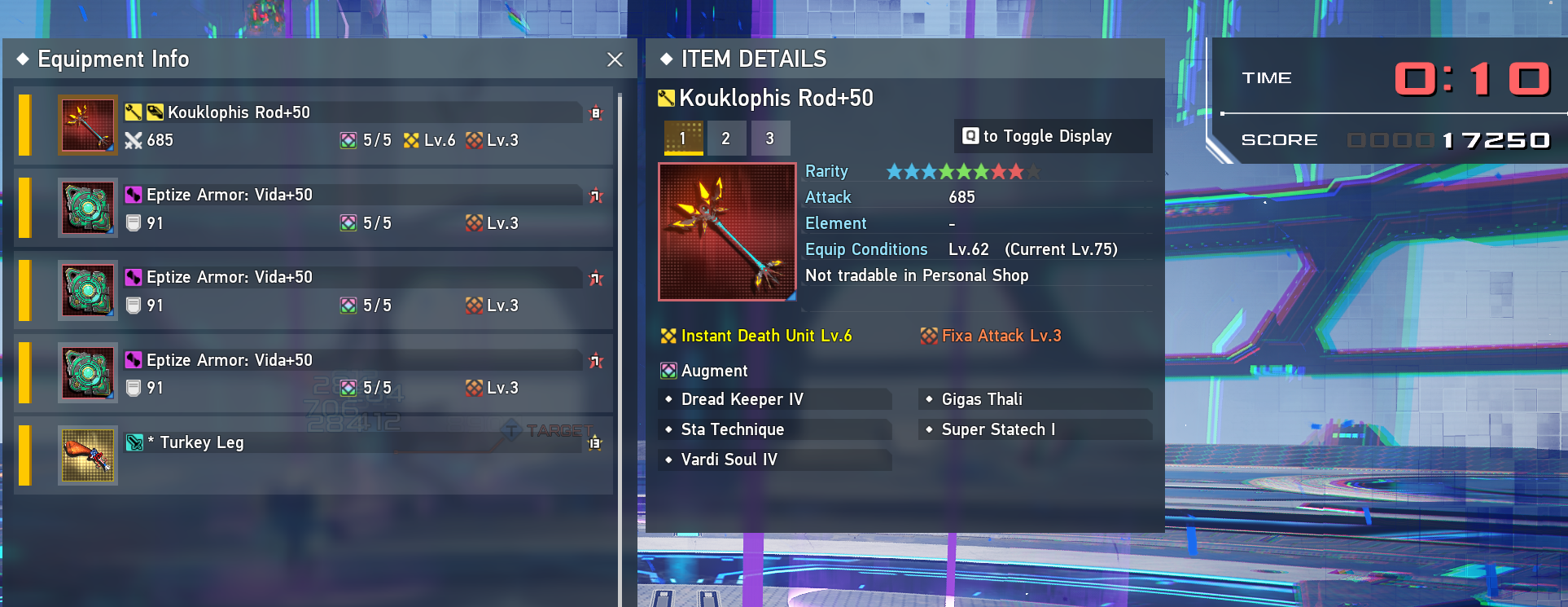The height and width of the screenshot is (607, 1568).
Task: Click the Turkey Leg item icon
Action: pyautogui.click(x=88, y=455)
